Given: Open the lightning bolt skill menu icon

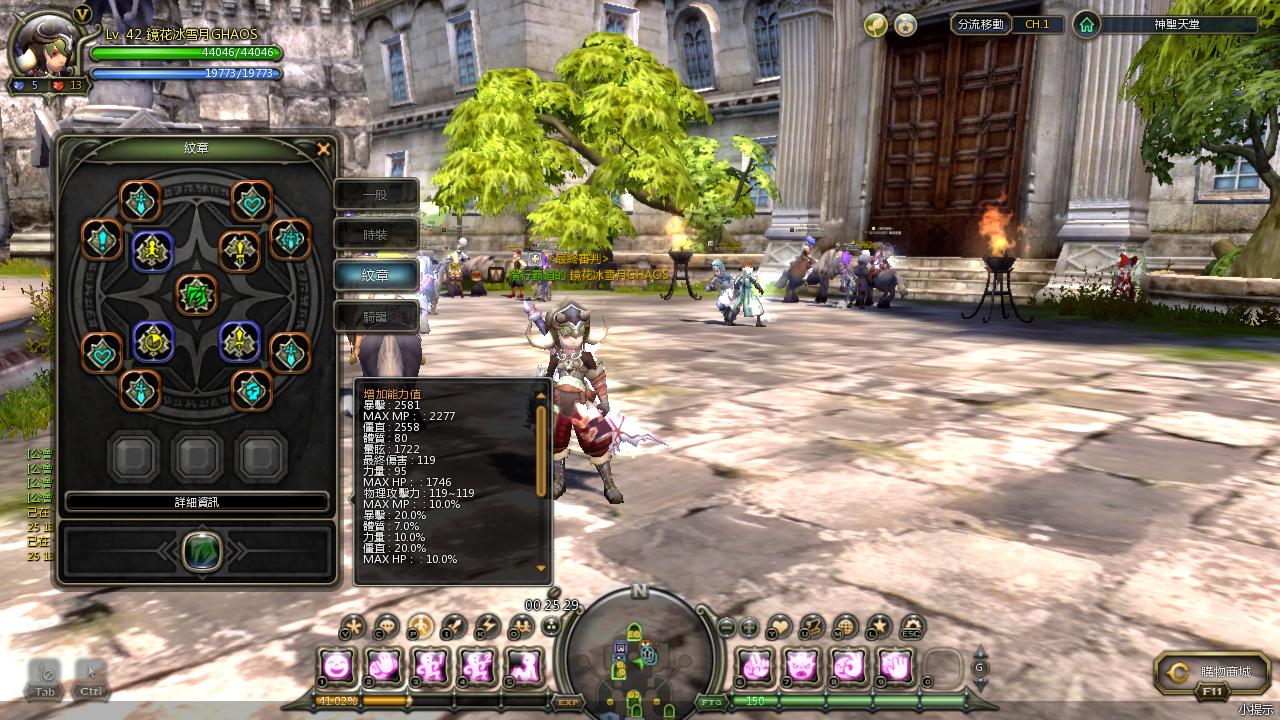Looking at the screenshot, I should [487, 627].
